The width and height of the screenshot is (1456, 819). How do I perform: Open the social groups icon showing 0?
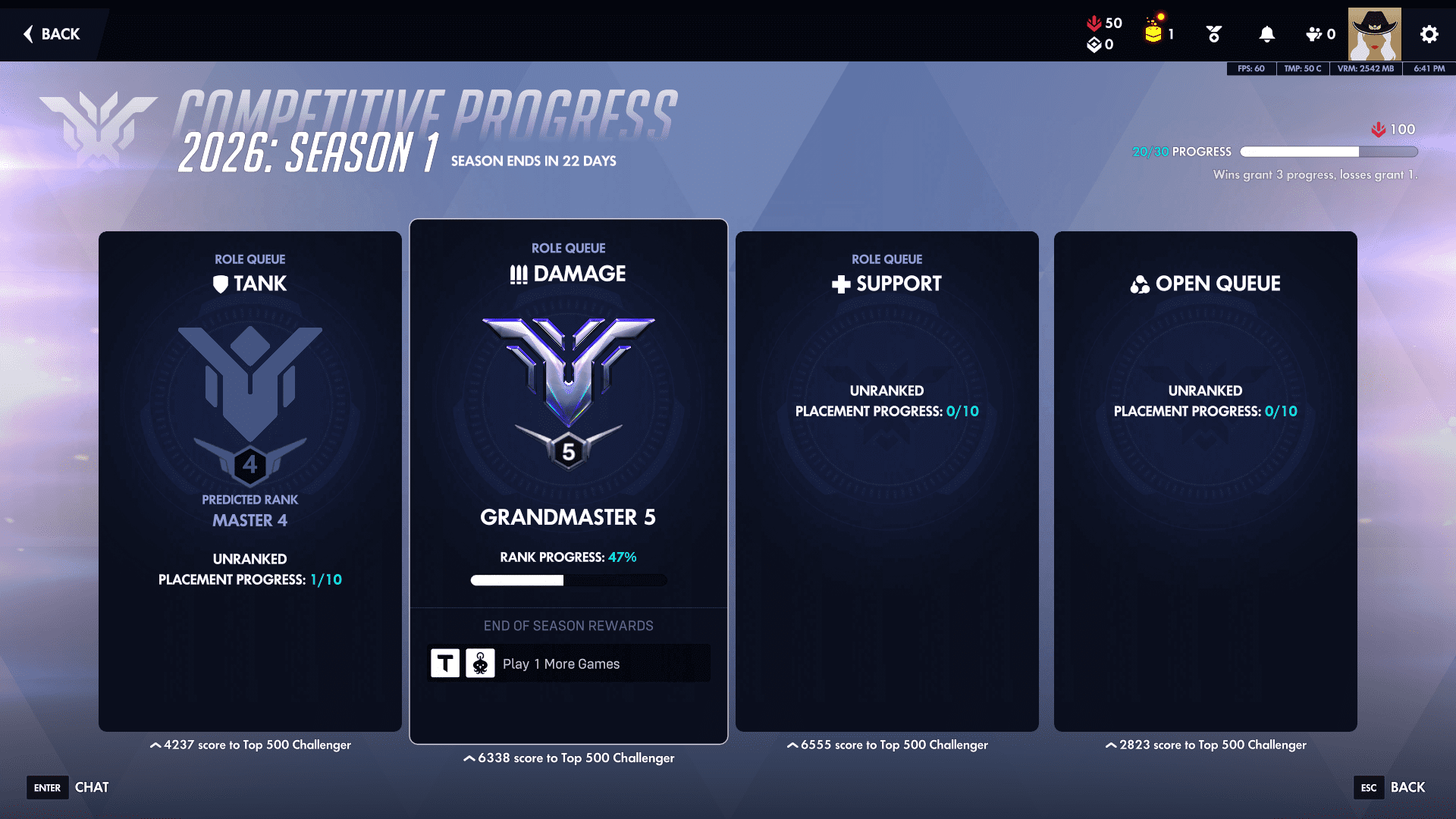click(1314, 34)
